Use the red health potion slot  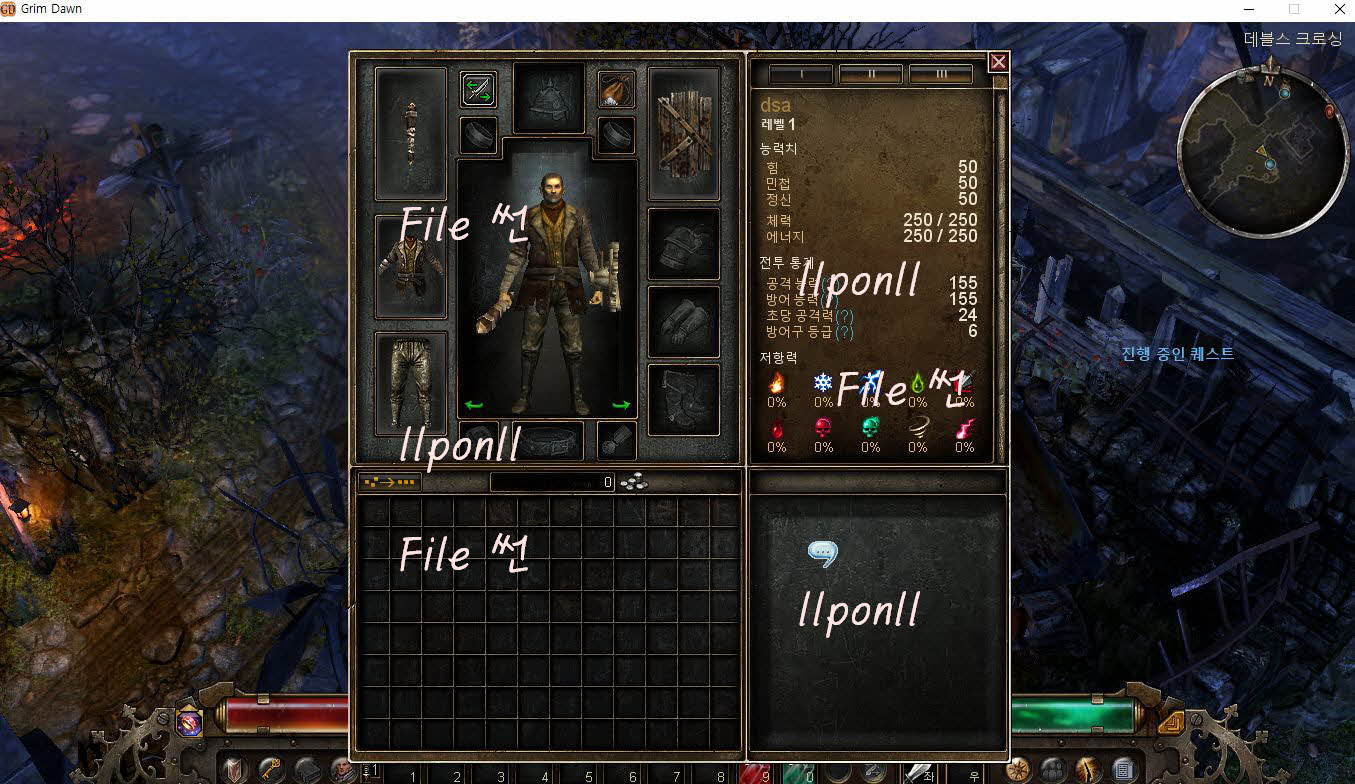pos(752,770)
